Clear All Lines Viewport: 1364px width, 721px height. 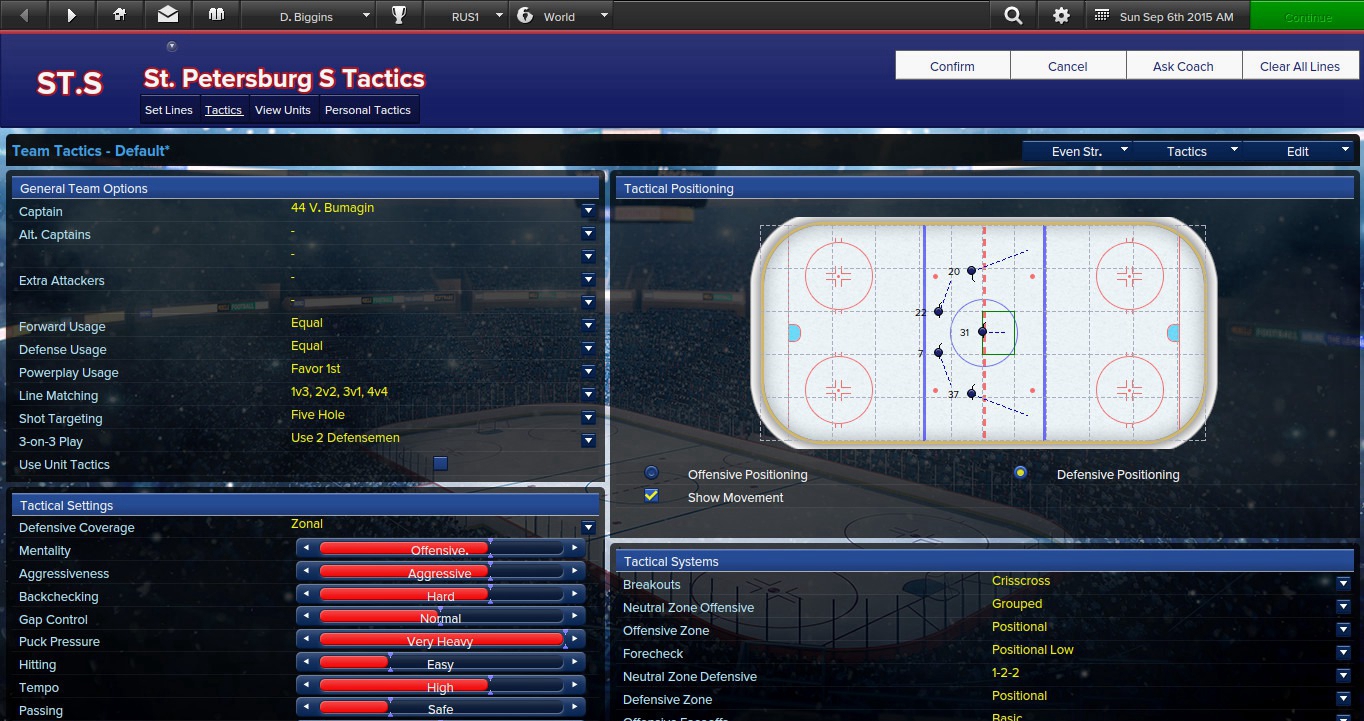coord(1299,66)
